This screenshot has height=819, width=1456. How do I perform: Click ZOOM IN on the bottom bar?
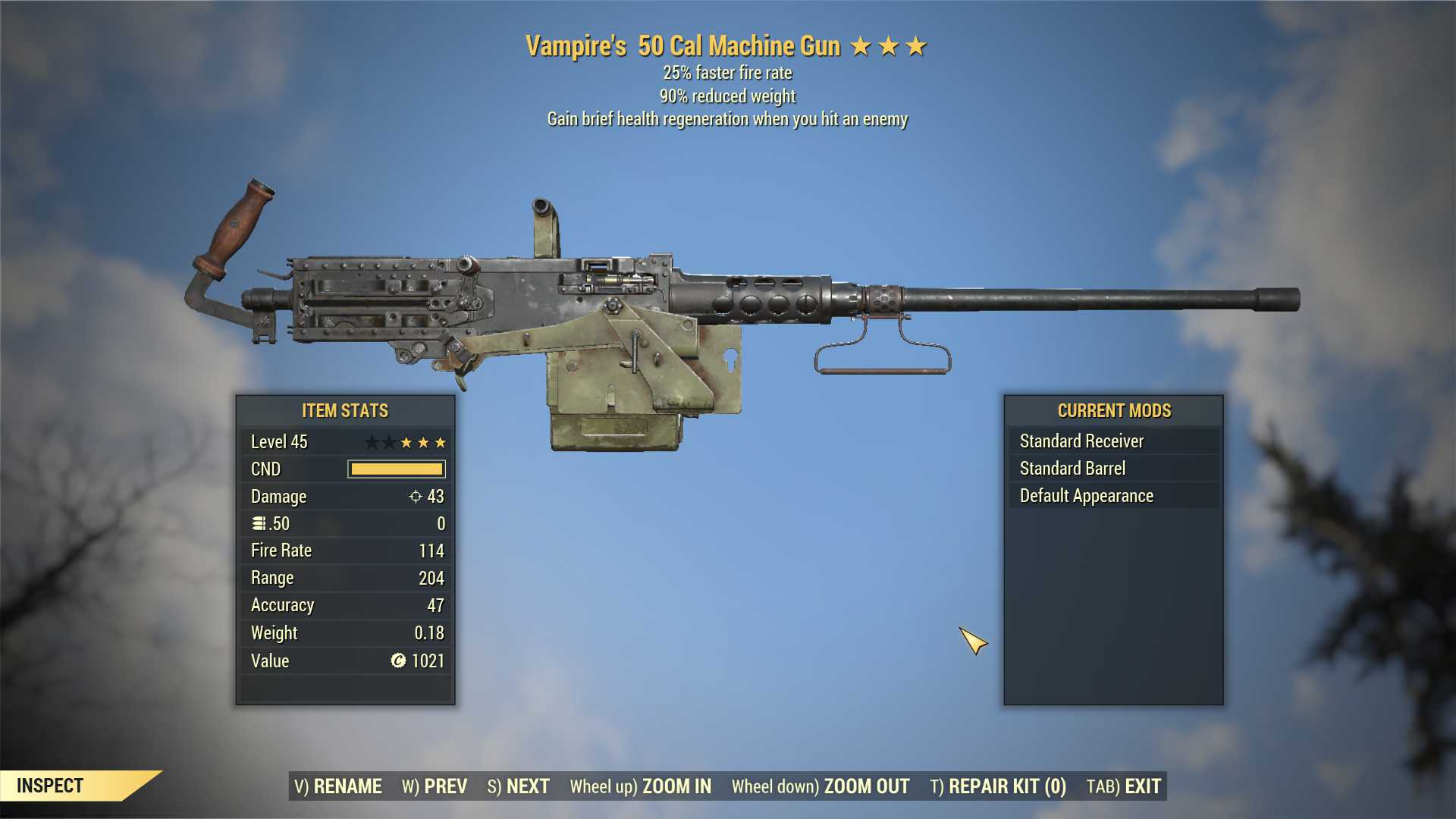(641, 786)
